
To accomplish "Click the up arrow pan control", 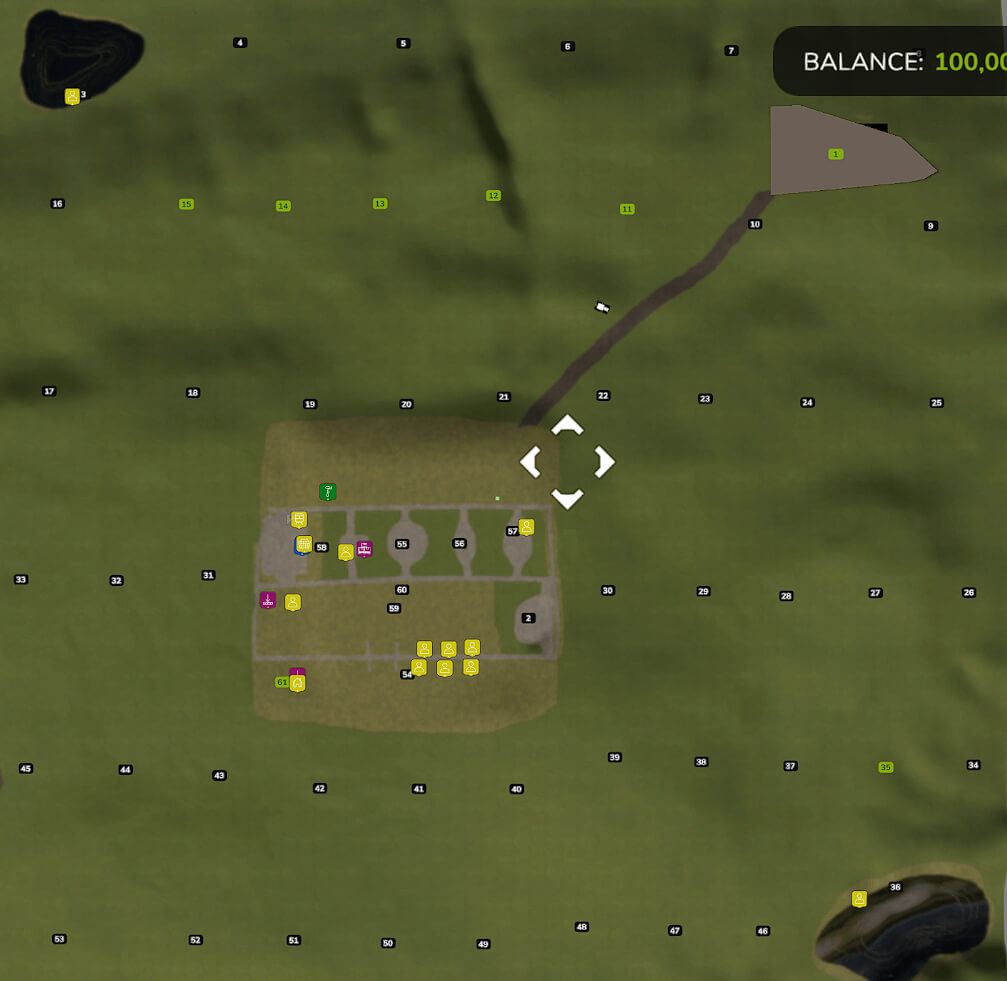I will click(x=567, y=425).
